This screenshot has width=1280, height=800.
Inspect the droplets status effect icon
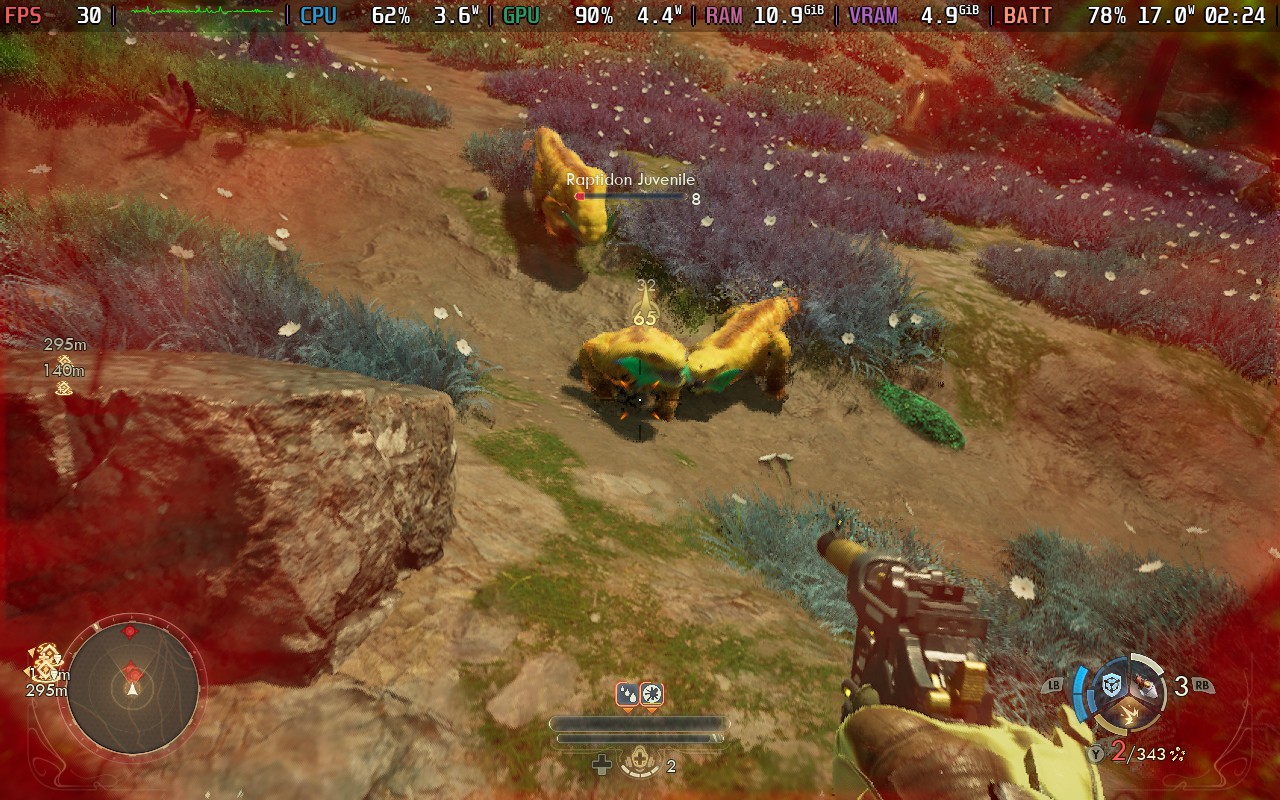[627, 694]
